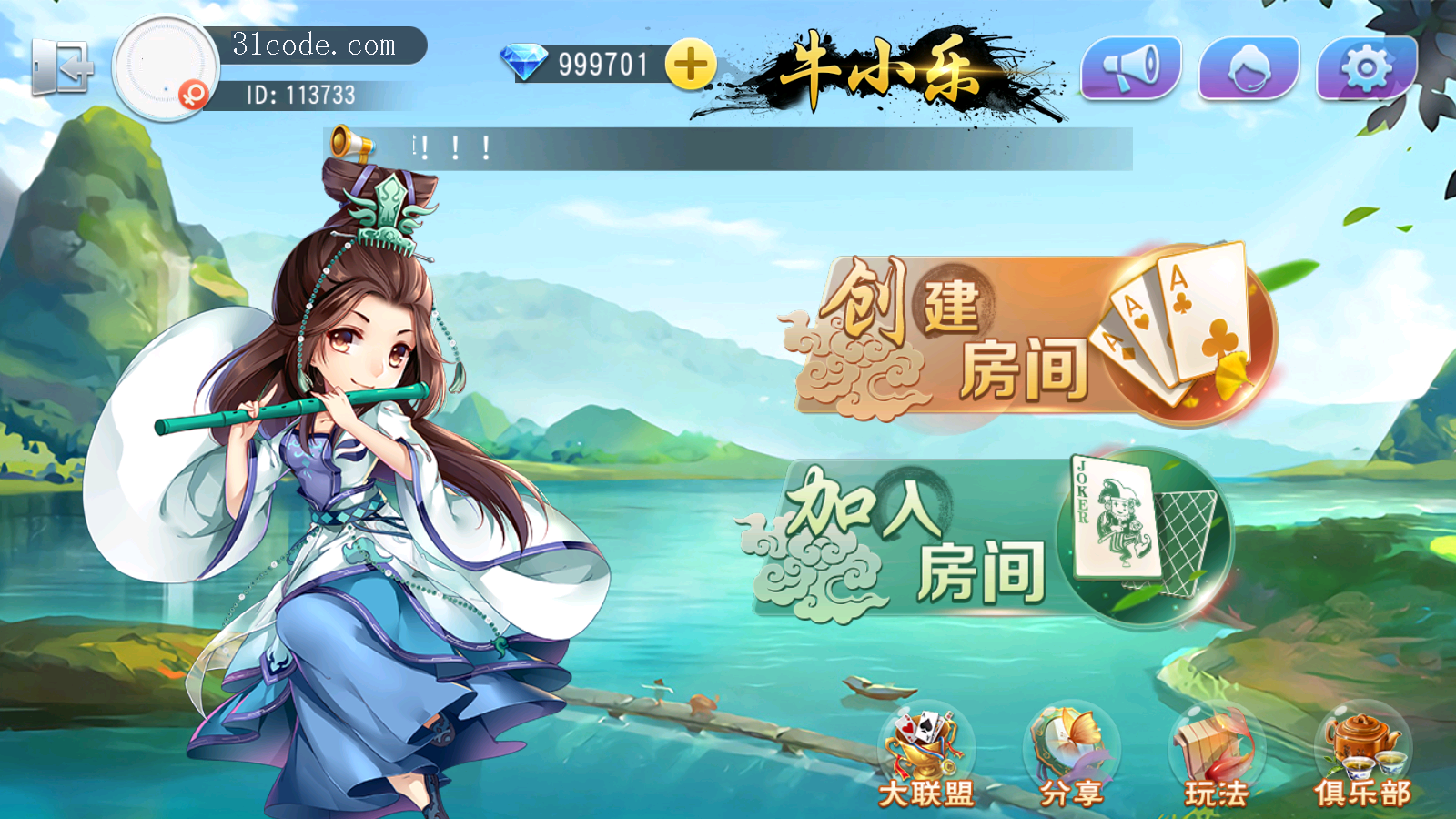Show the 玩法 rules guide
Image resolution: width=1456 pixels, height=819 pixels.
(x=1217, y=757)
